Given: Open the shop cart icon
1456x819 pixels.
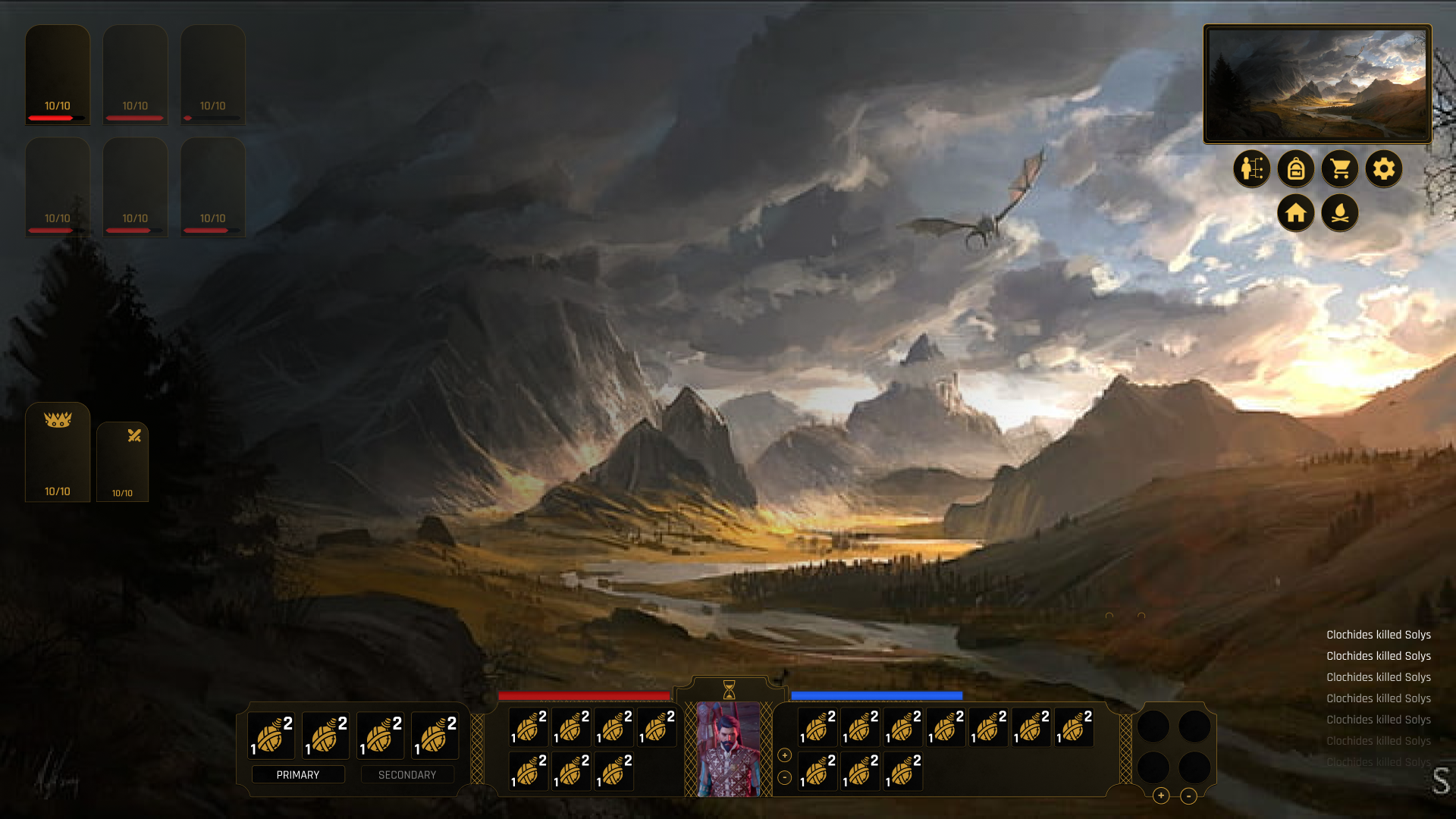Looking at the screenshot, I should point(1340,168).
